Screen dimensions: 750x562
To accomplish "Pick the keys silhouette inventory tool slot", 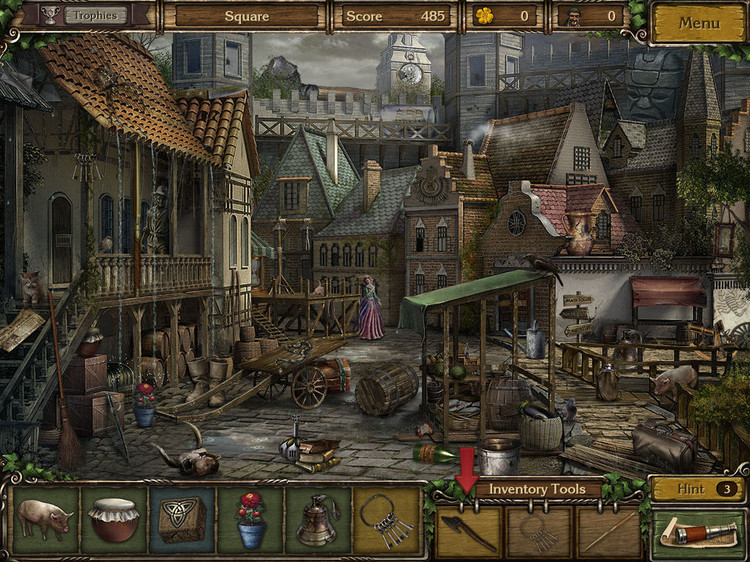I will coord(539,532).
